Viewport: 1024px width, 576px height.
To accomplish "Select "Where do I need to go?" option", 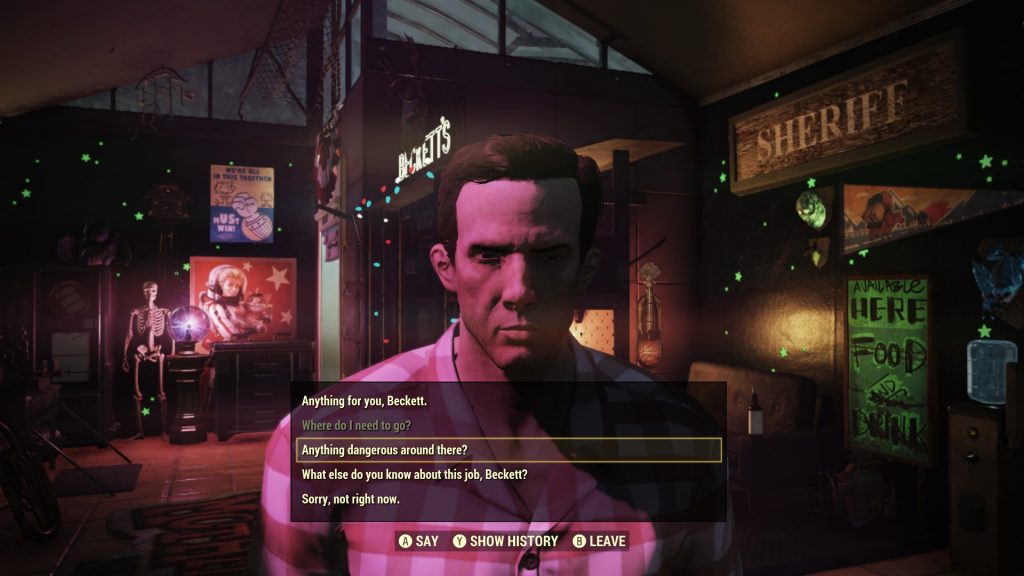I will coord(369,425).
